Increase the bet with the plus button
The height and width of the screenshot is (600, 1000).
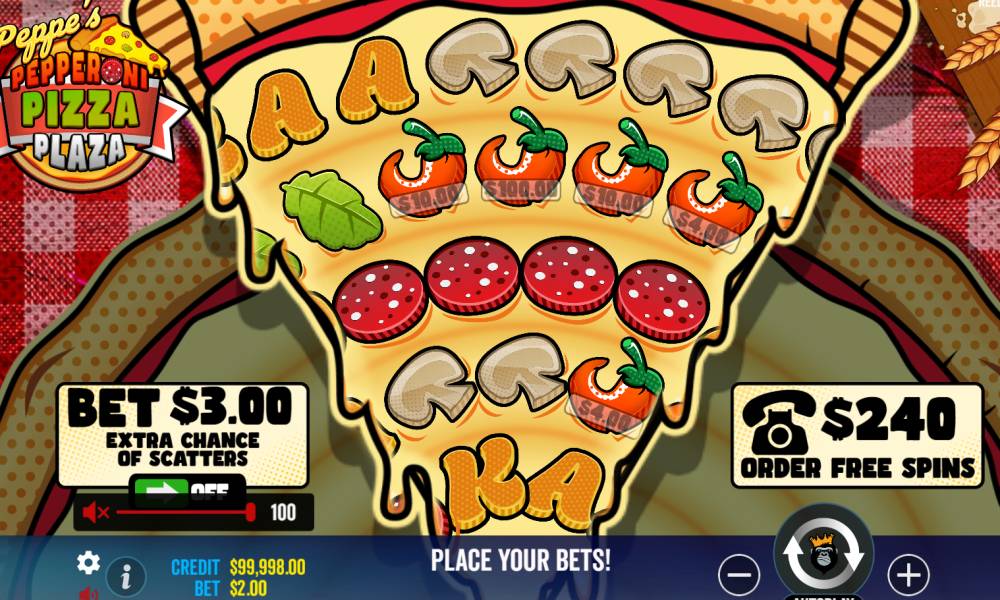(x=908, y=575)
